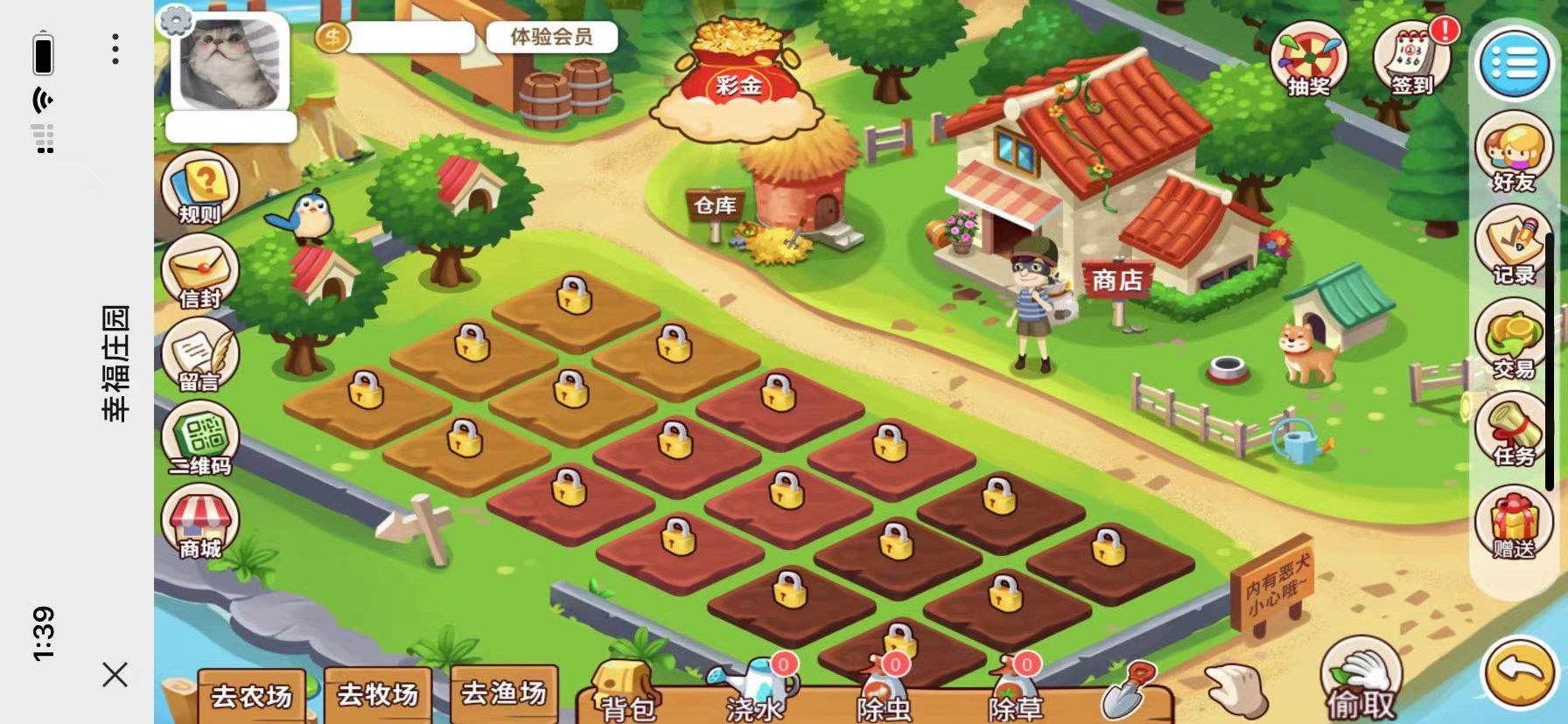Go to the fishery with 去渔场
This screenshot has width=1568, height=724.
coord(504,693)
